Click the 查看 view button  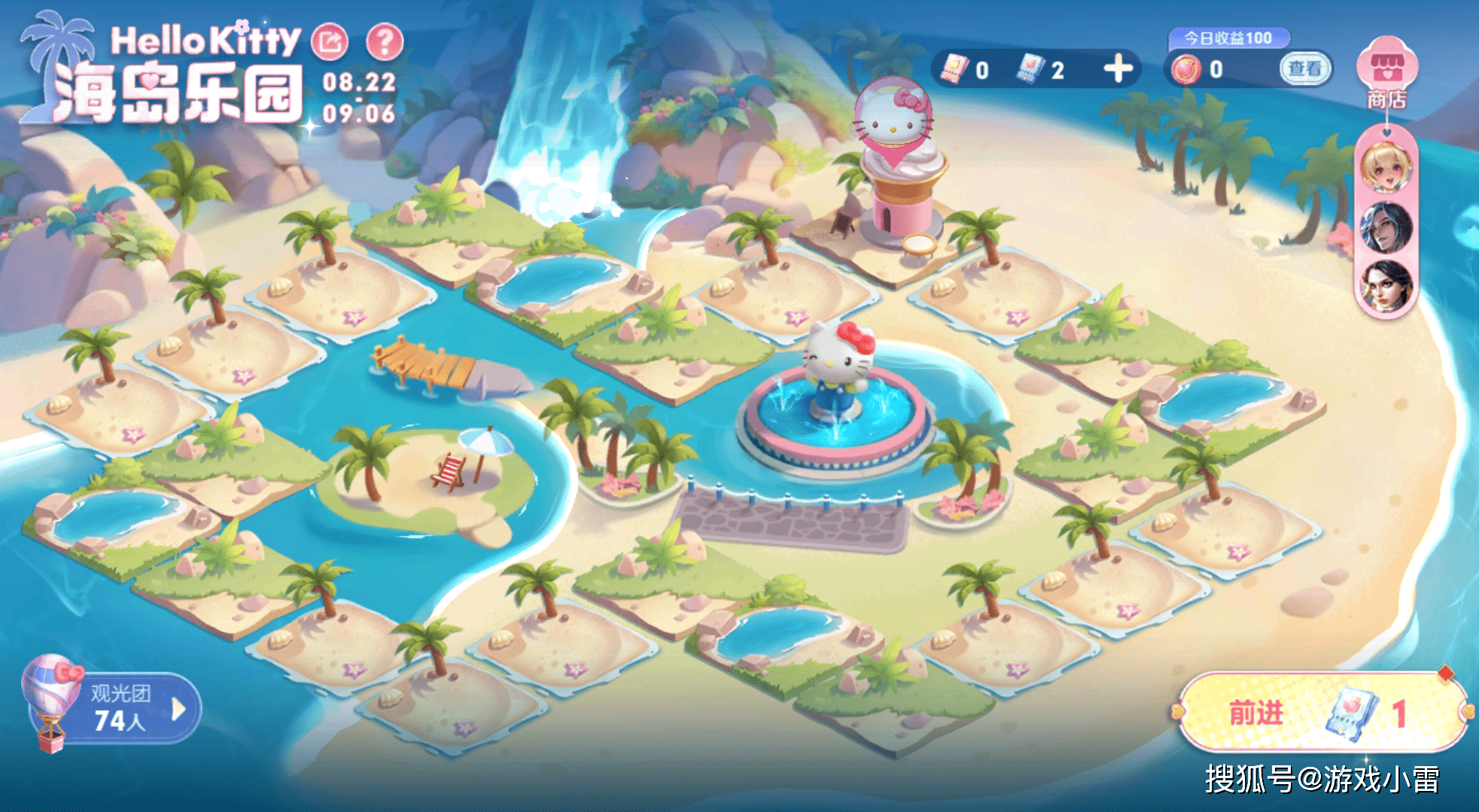1304,68
